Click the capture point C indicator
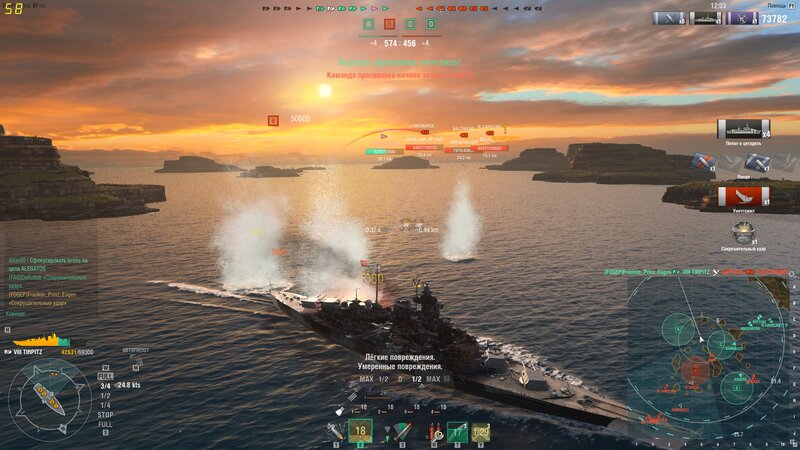 tap(410, 24)
